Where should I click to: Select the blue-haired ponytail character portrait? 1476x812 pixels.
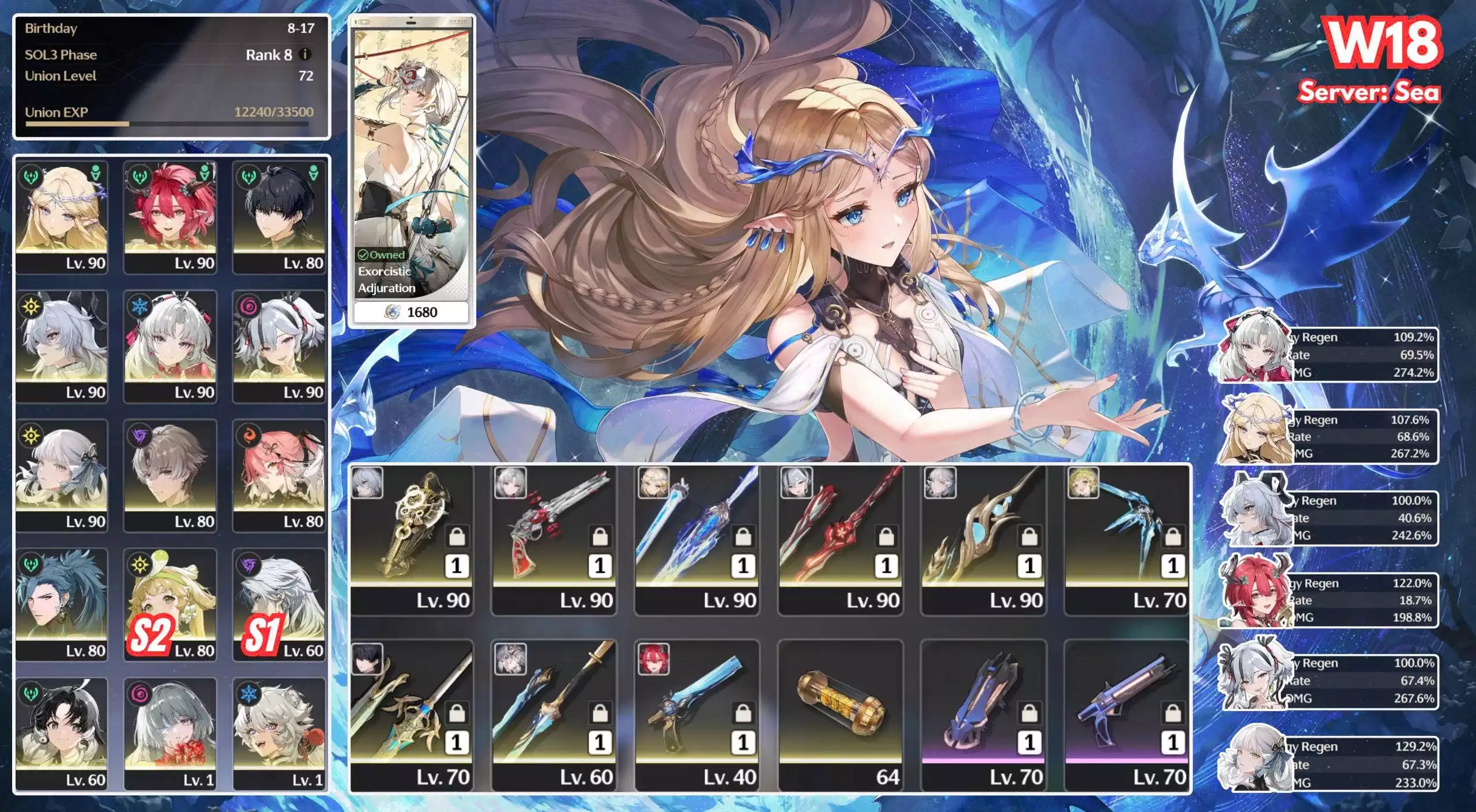(x=62, y=603)
